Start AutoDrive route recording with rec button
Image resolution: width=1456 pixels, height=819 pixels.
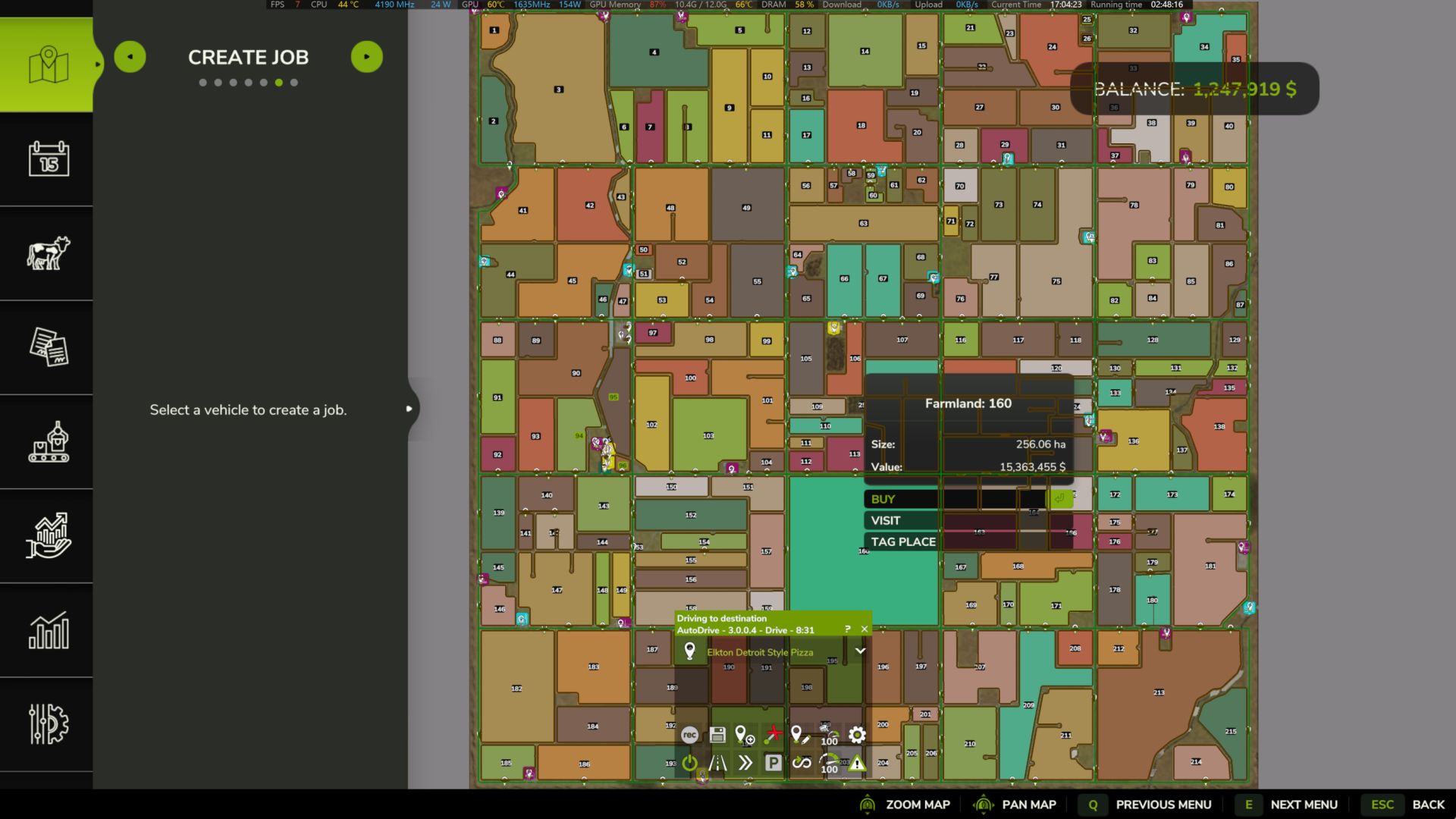pyautogui.click(x=689, y=735)
